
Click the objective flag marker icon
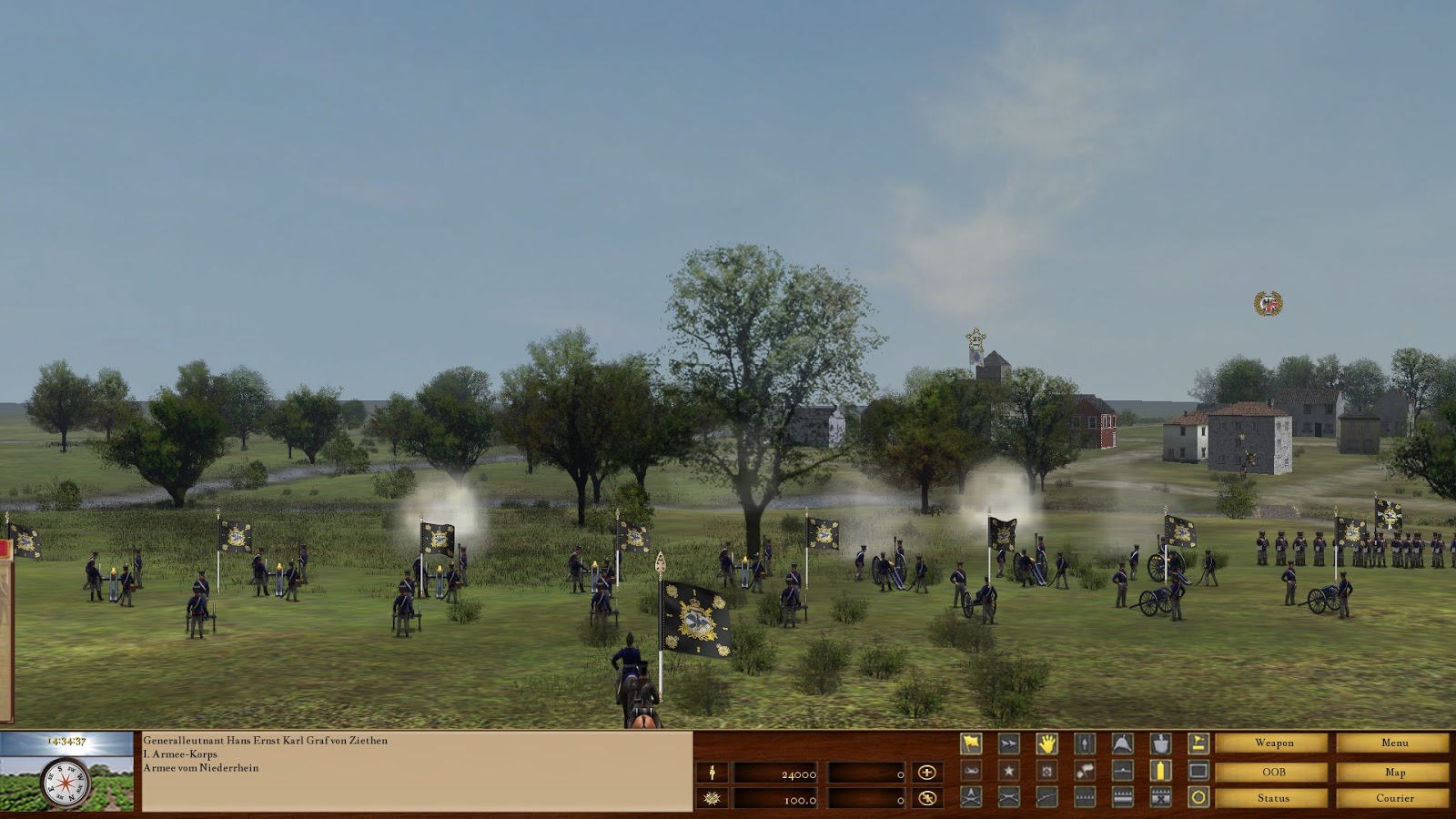[x=1198, y=744]
